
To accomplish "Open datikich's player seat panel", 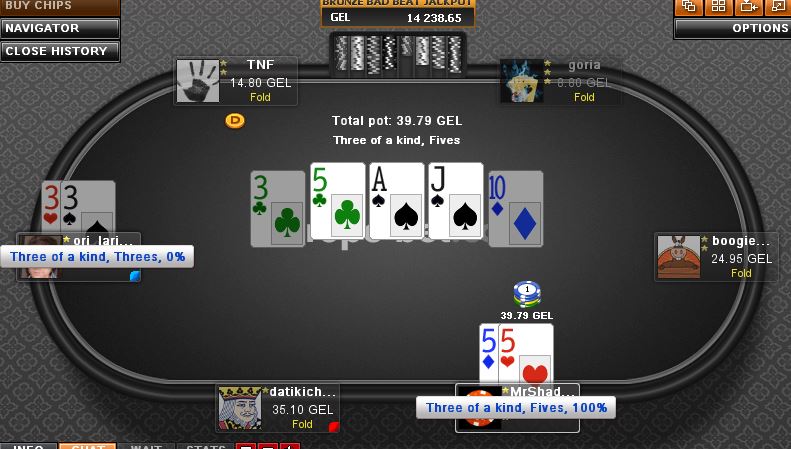I will pyautogui.click(x=279, y=407).
